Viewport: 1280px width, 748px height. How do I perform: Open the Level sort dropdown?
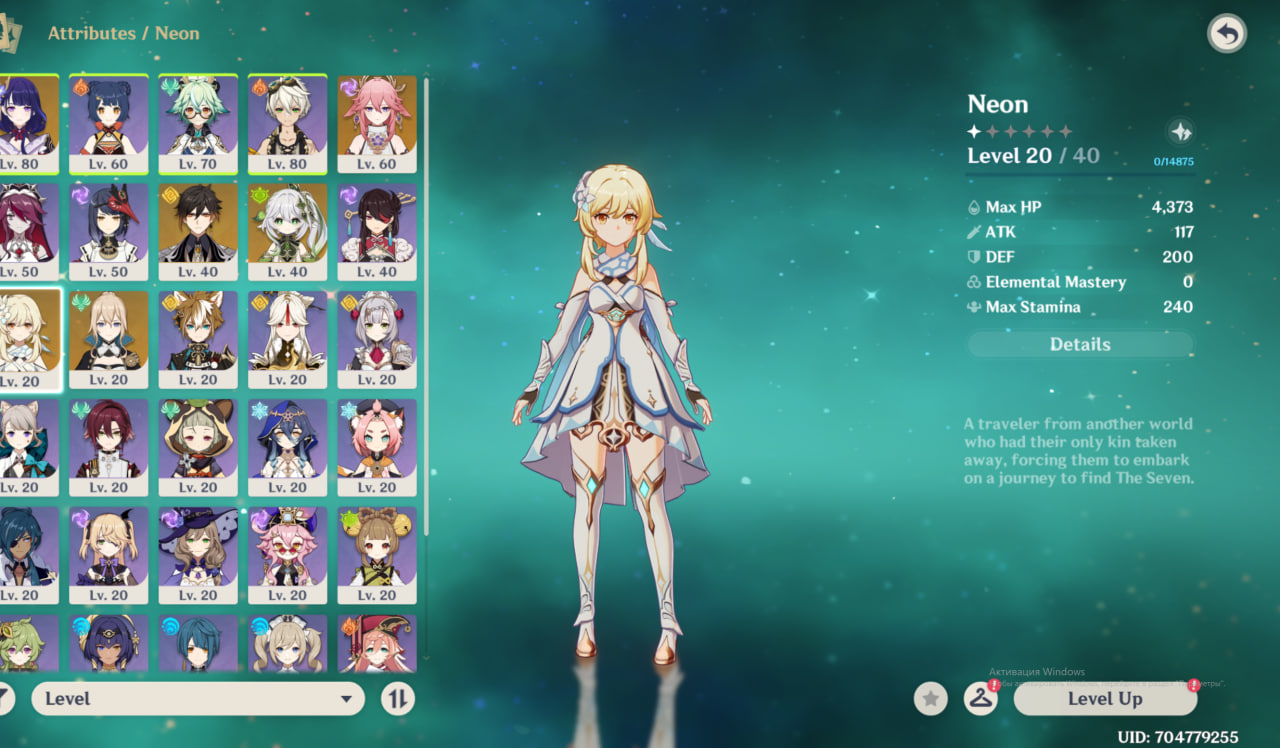[198, 699]
